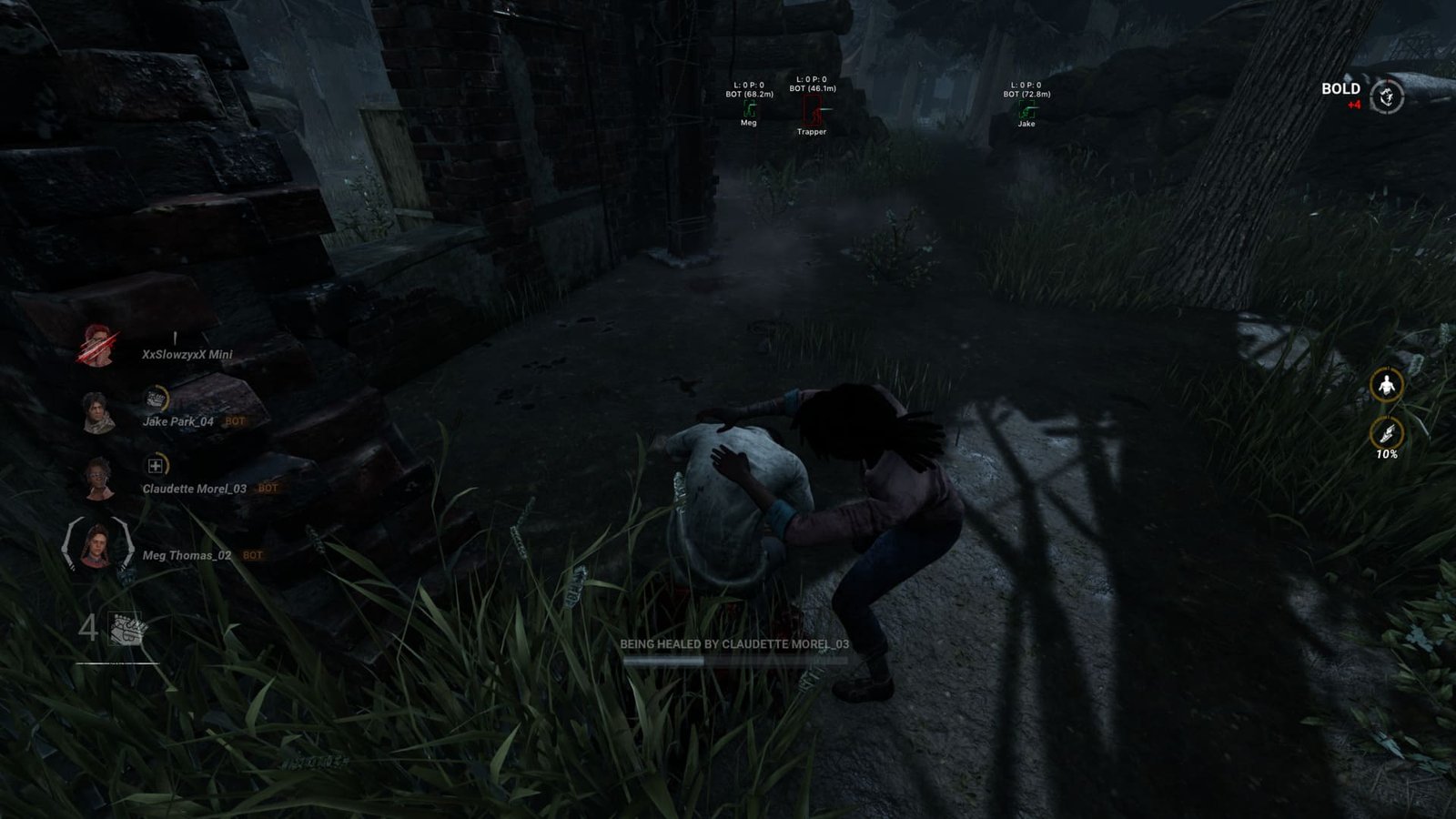Expand the BOLD score breakdown
Screen dimensions: 1456x819
[1340, 89]
